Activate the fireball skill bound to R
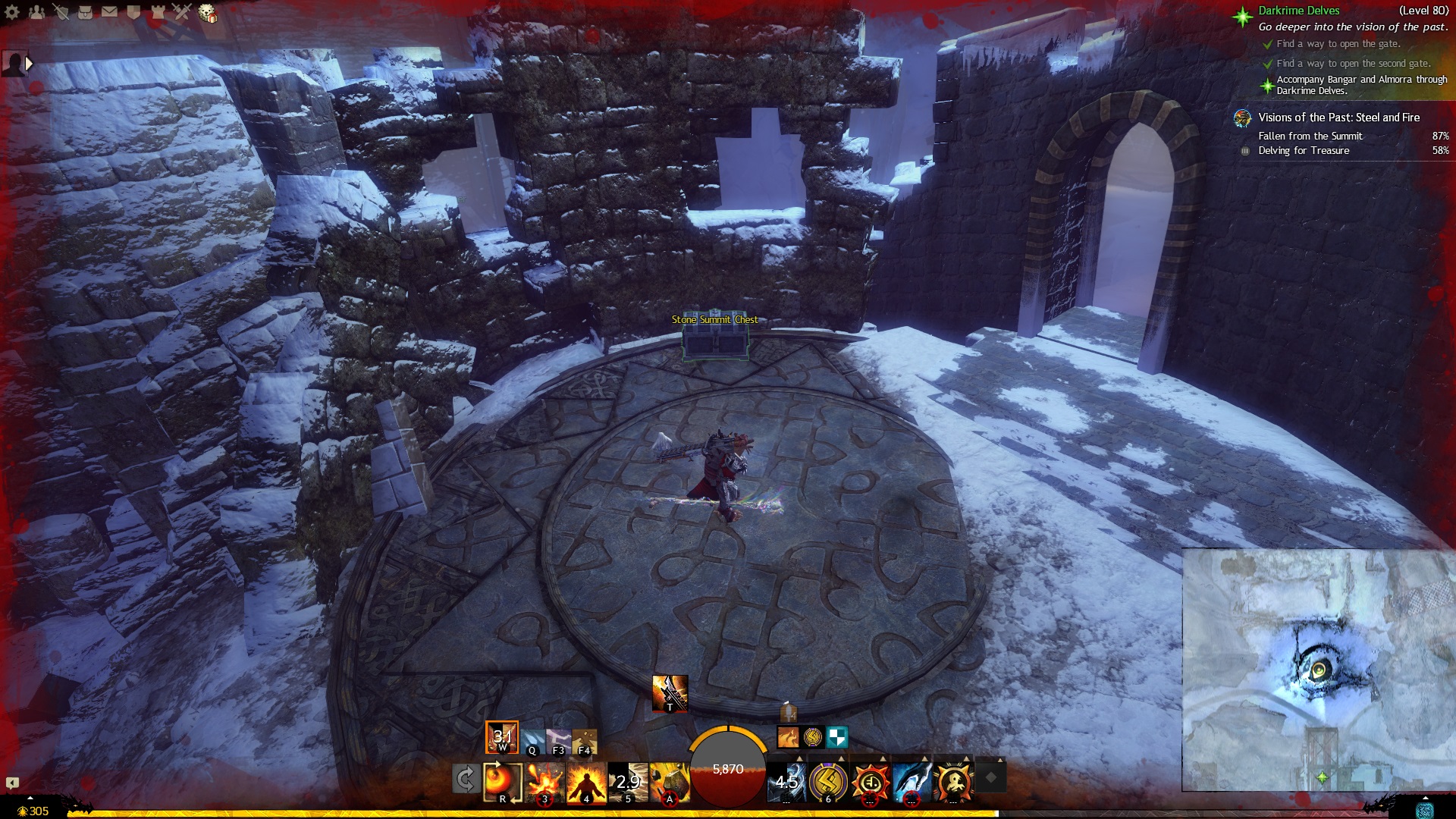Screen dimensions: 1456x819 (502, 782)
